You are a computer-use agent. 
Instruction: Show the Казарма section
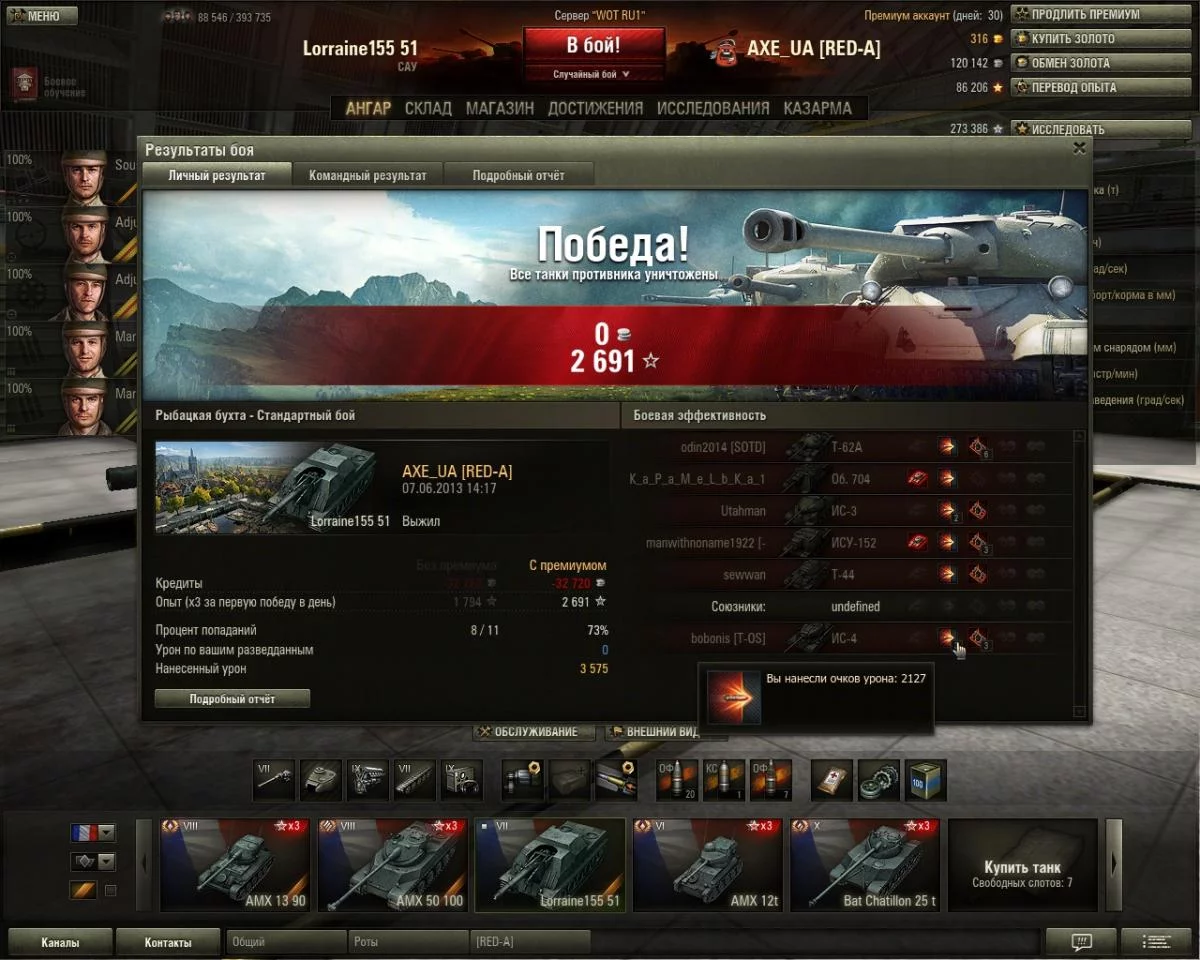coord(818,108)
